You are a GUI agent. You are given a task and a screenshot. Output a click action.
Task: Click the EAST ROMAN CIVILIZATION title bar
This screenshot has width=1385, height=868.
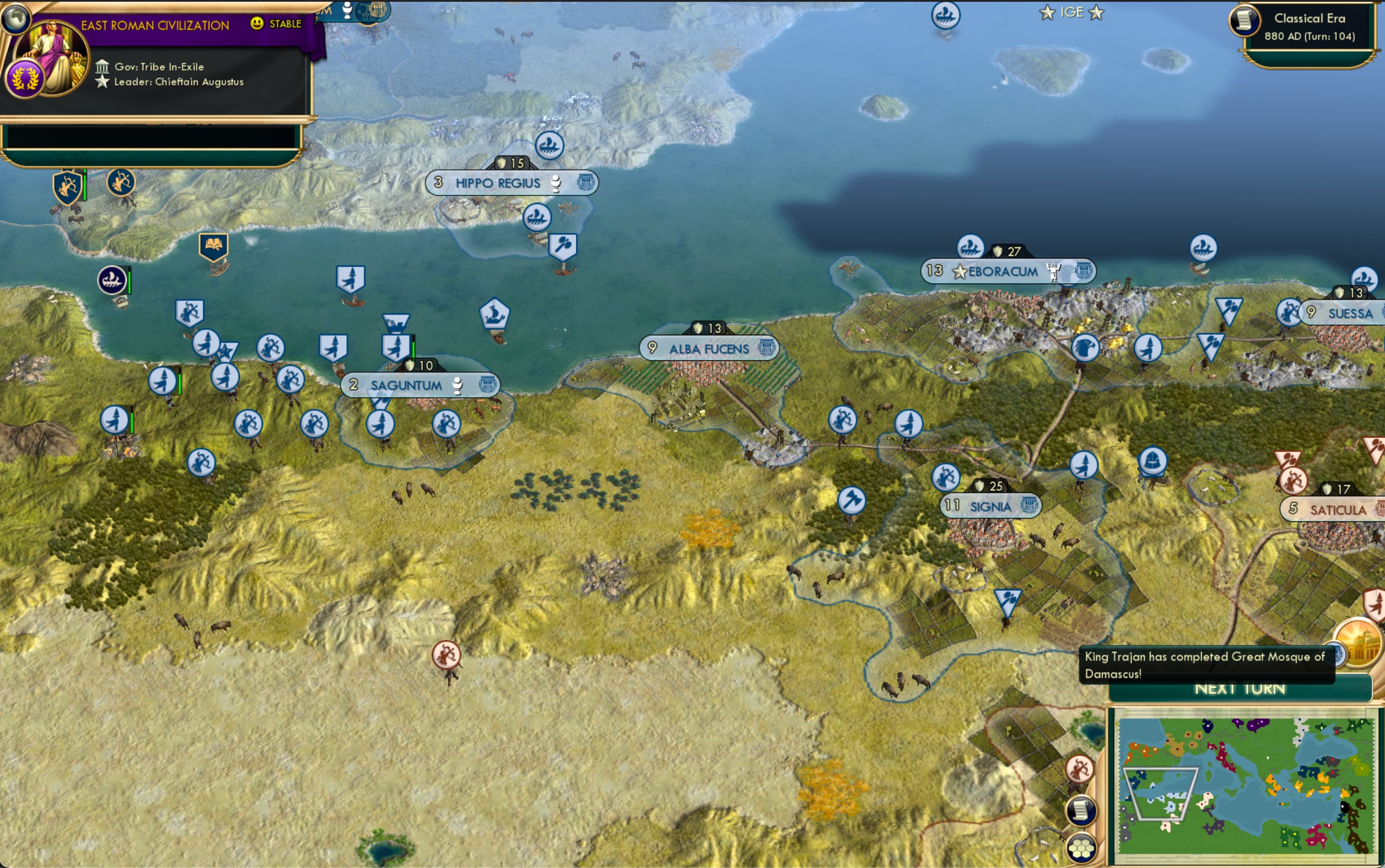pyautogui.click(x=155, y=25)
